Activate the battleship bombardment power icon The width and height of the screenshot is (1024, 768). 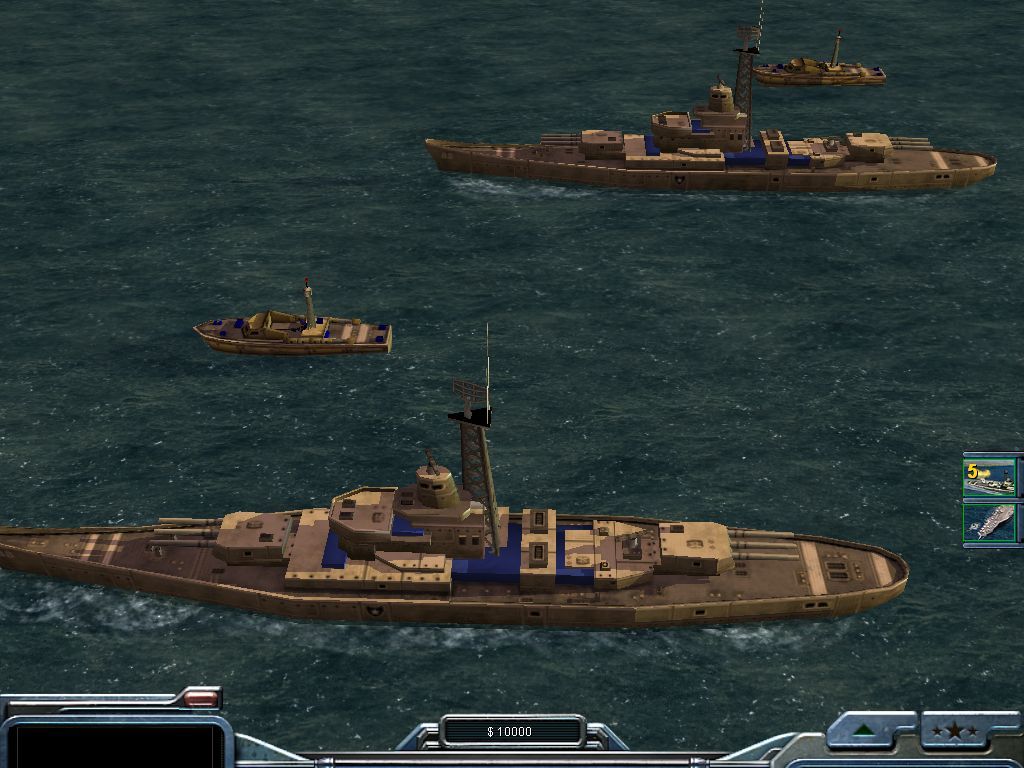tap(990, 477)
